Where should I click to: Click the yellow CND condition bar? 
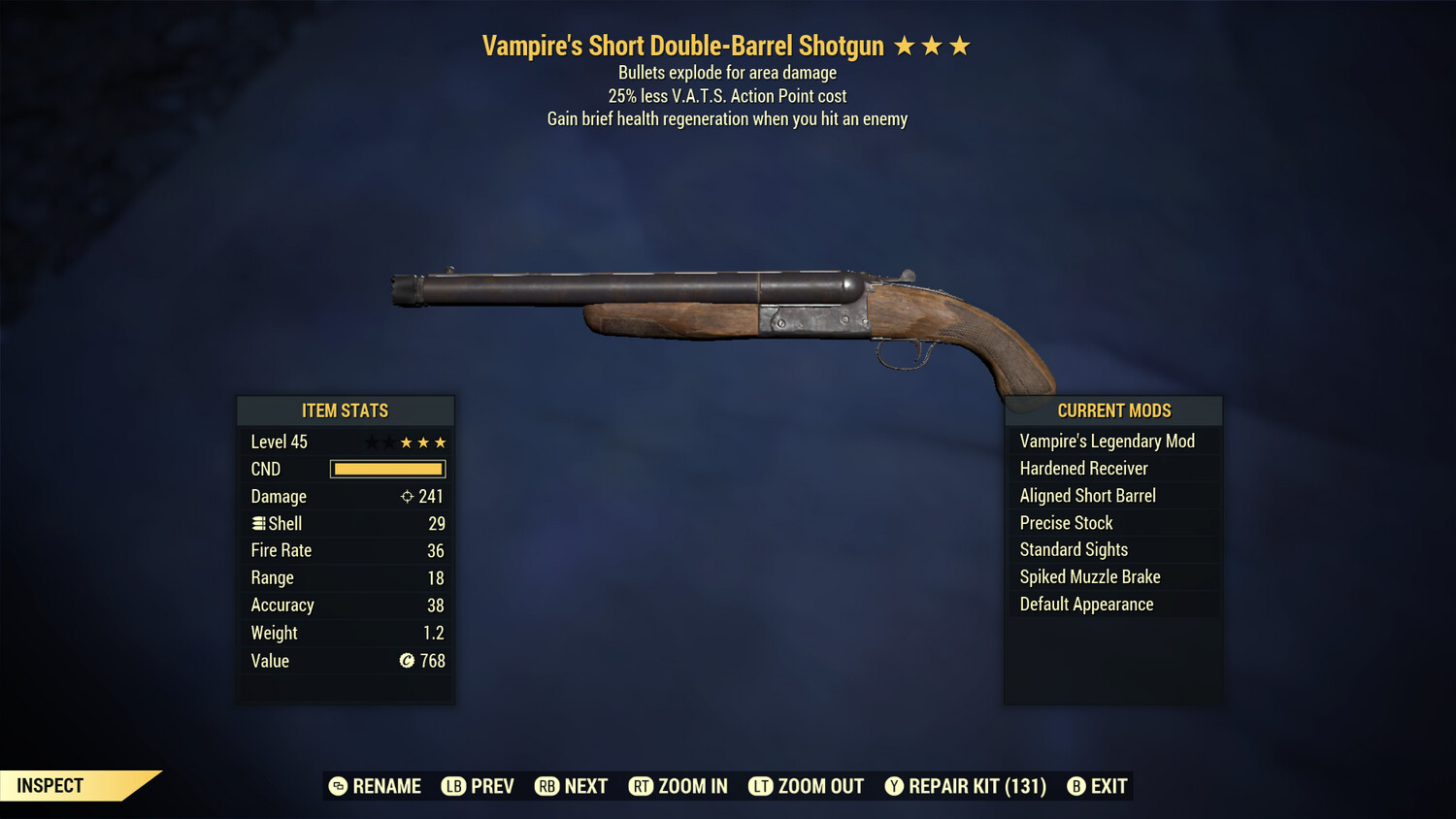click(x=387, y=469)
